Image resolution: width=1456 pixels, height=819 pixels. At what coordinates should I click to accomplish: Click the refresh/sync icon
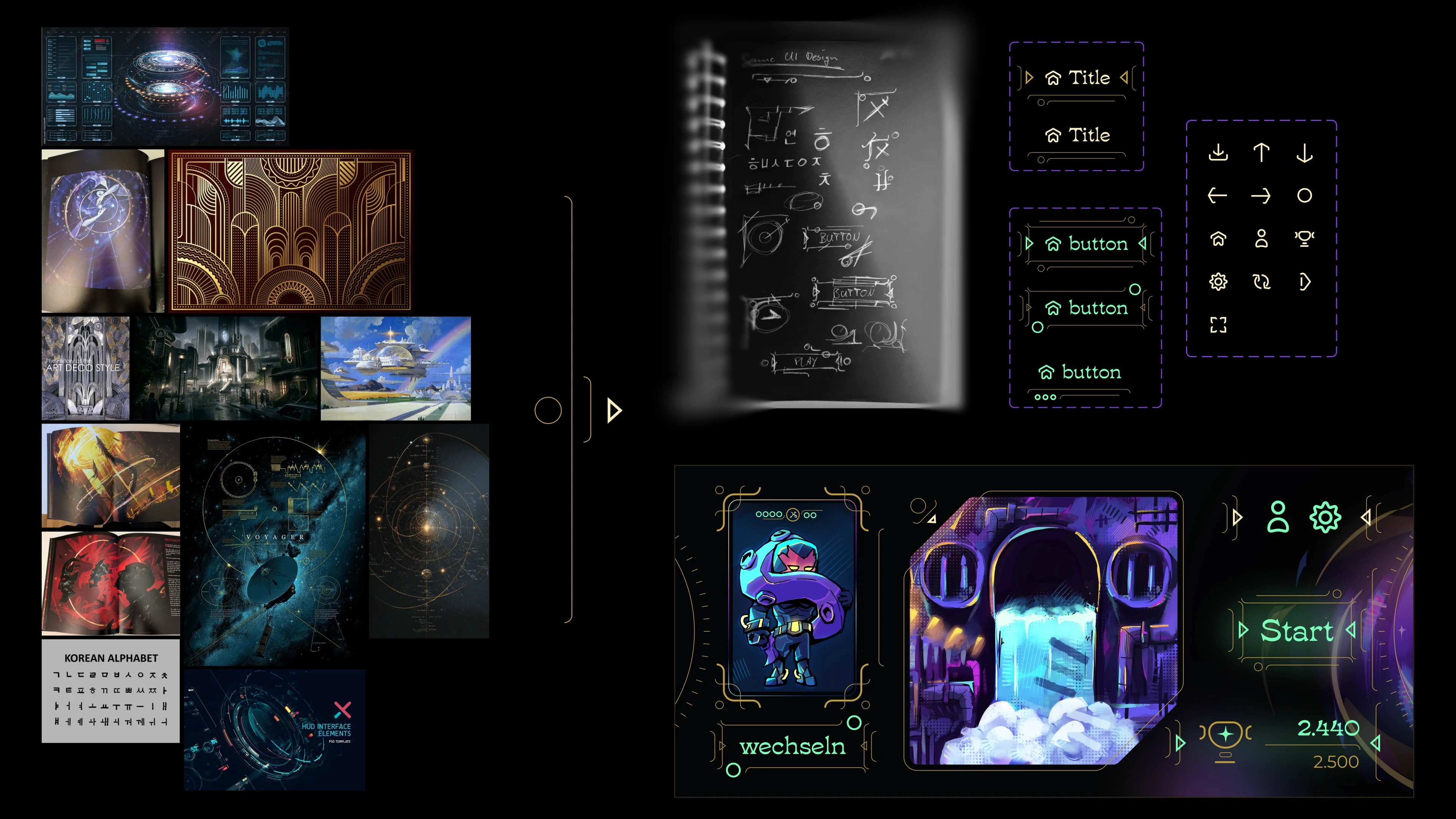tap(1261, 282)
